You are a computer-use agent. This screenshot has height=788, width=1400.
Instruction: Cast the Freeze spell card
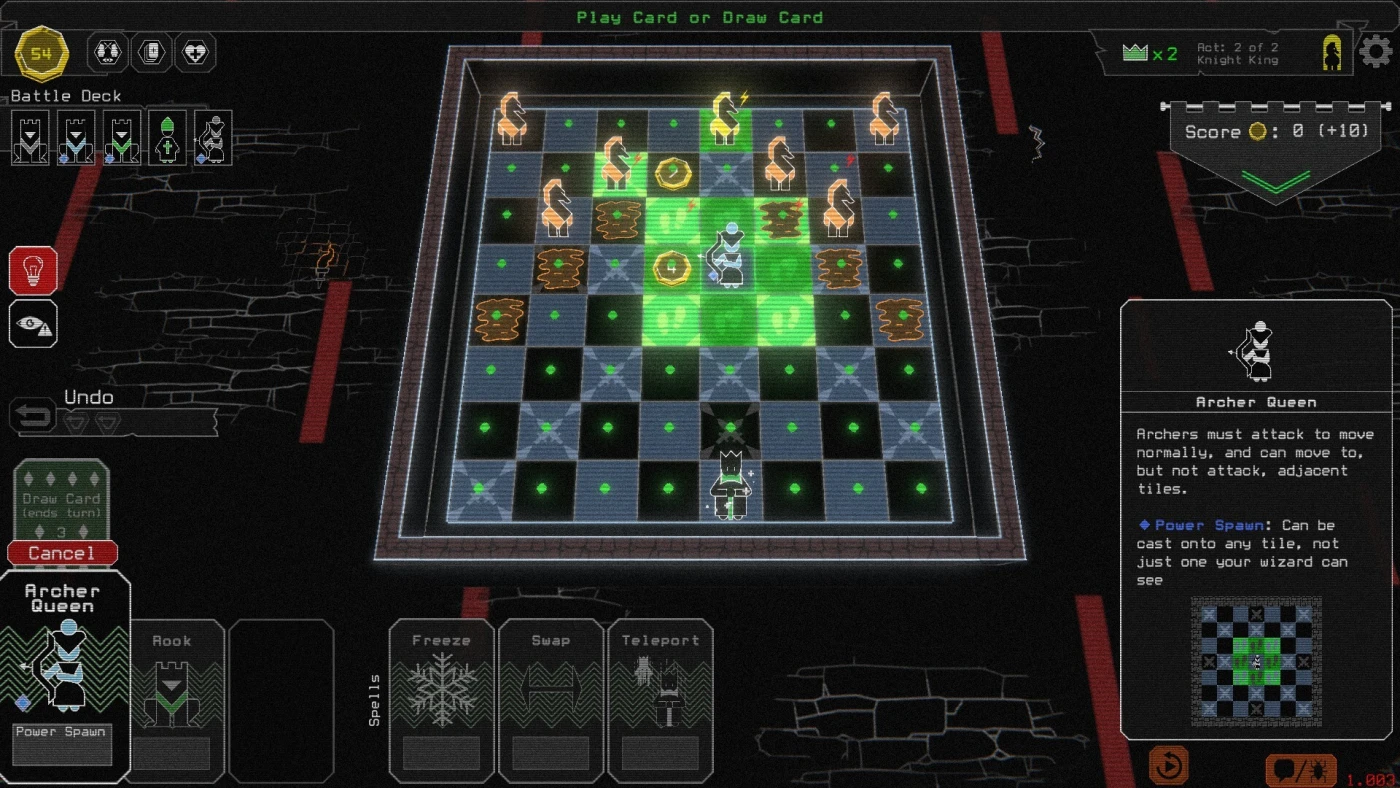point(443,700)
